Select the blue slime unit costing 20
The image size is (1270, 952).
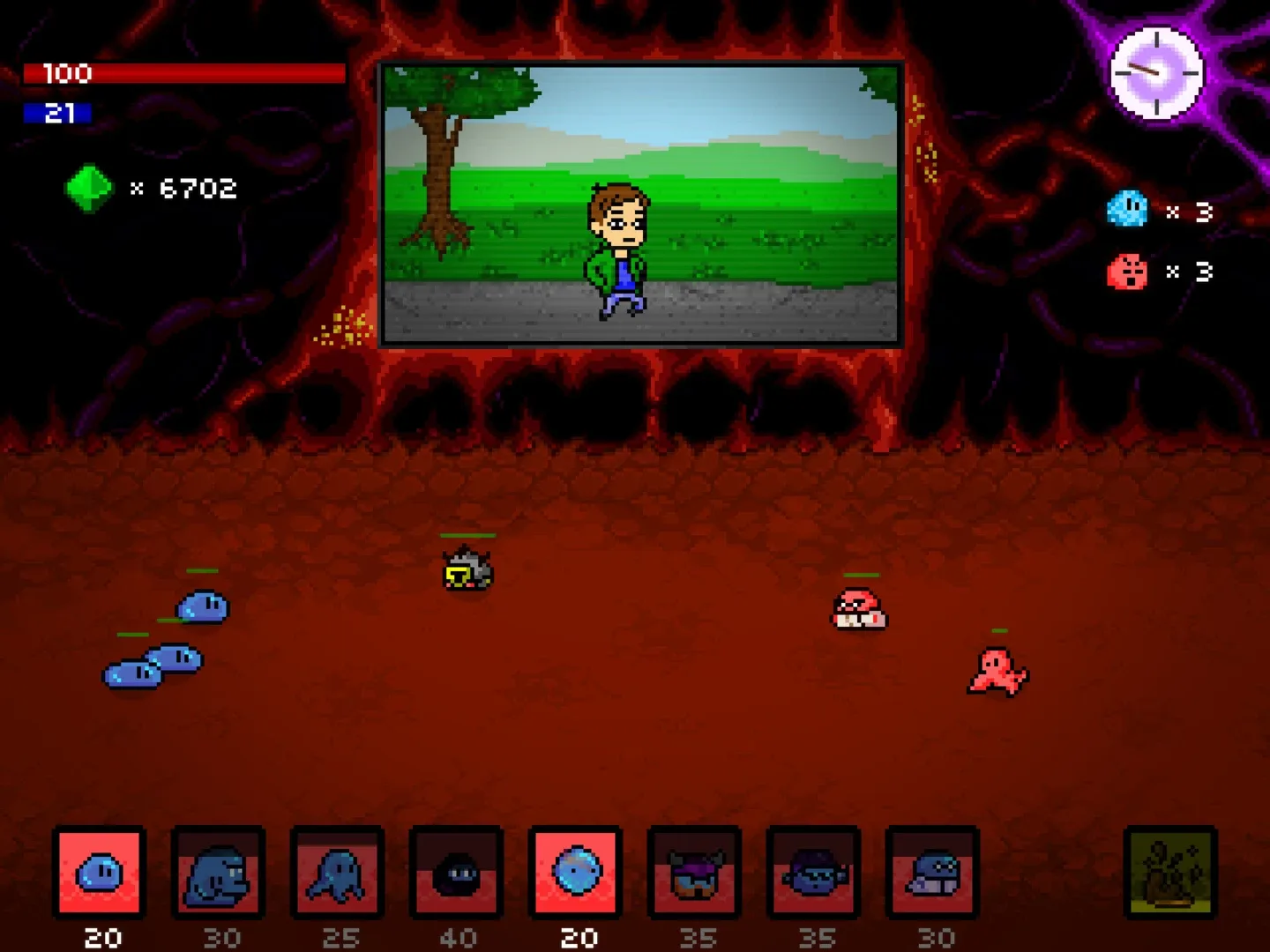coord(100,874)
